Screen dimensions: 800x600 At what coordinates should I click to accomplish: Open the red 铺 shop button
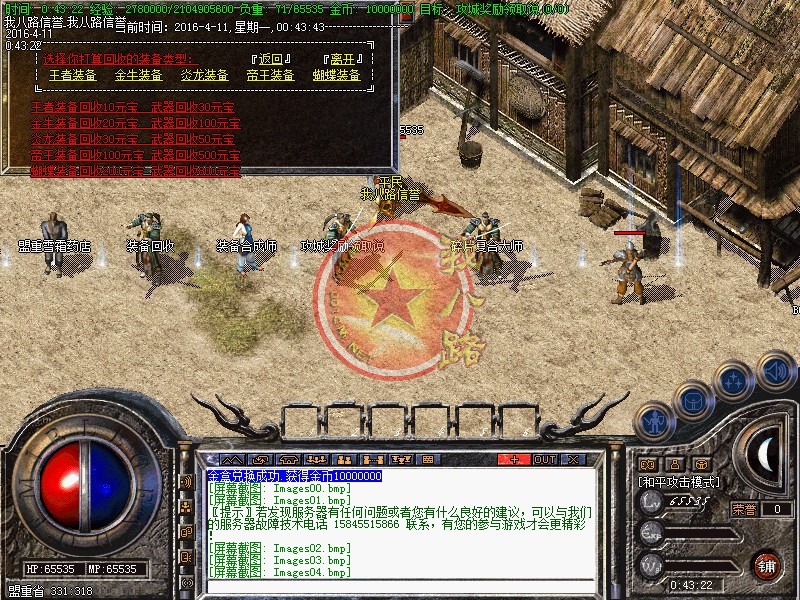(766, 565)
